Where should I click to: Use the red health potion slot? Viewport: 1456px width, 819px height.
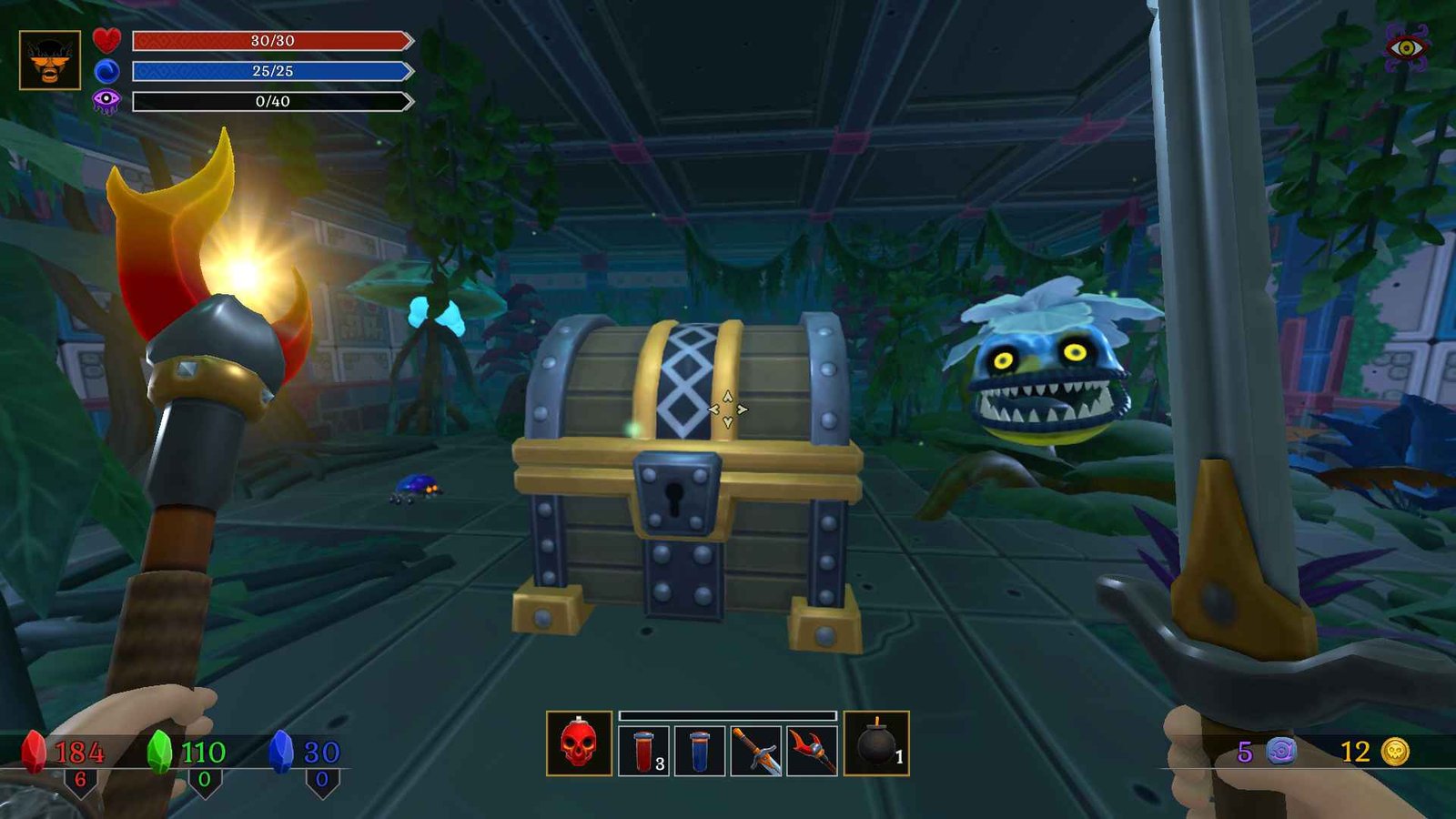tap(643, 751)
